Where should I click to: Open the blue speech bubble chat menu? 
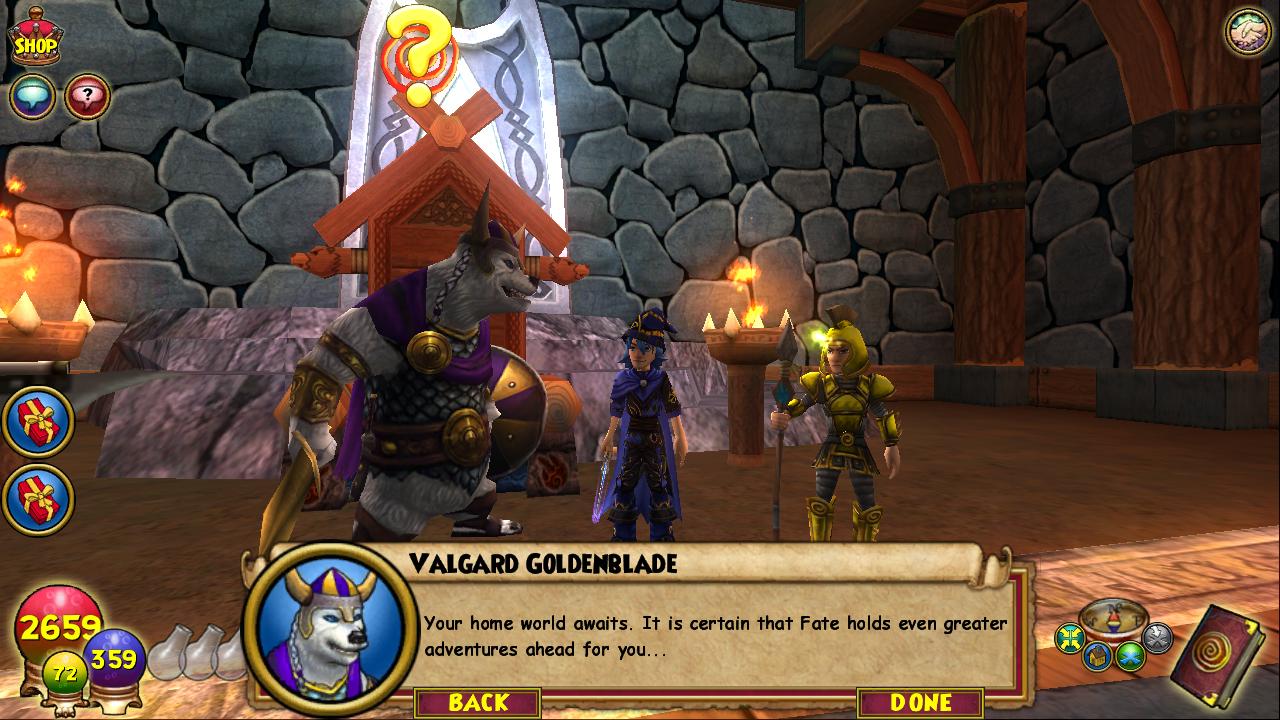(32, 97)
